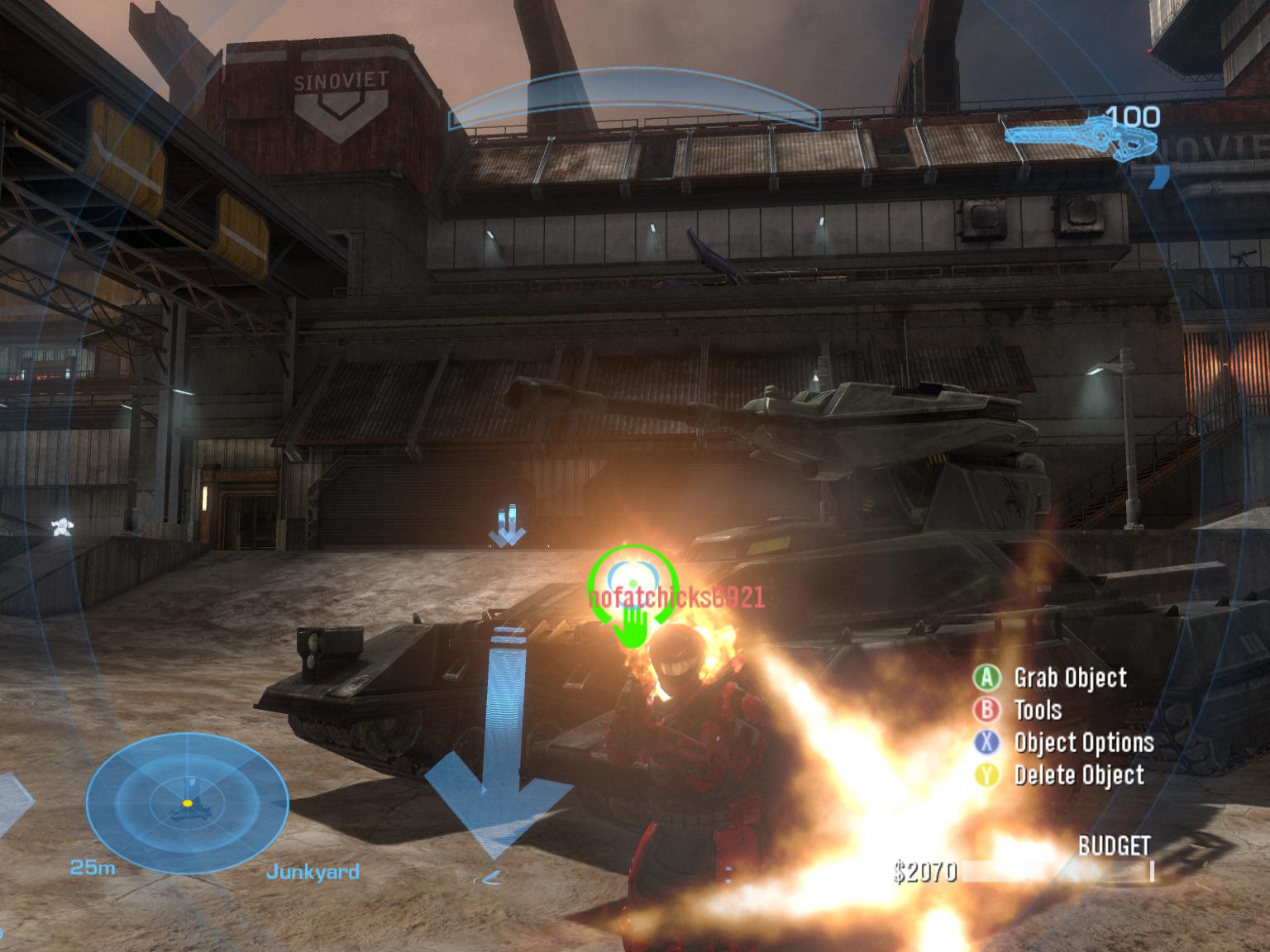This screenshot has height=952, width=1270.
Task: Select the Delete Object option
Action: [x=1078, y=775]
